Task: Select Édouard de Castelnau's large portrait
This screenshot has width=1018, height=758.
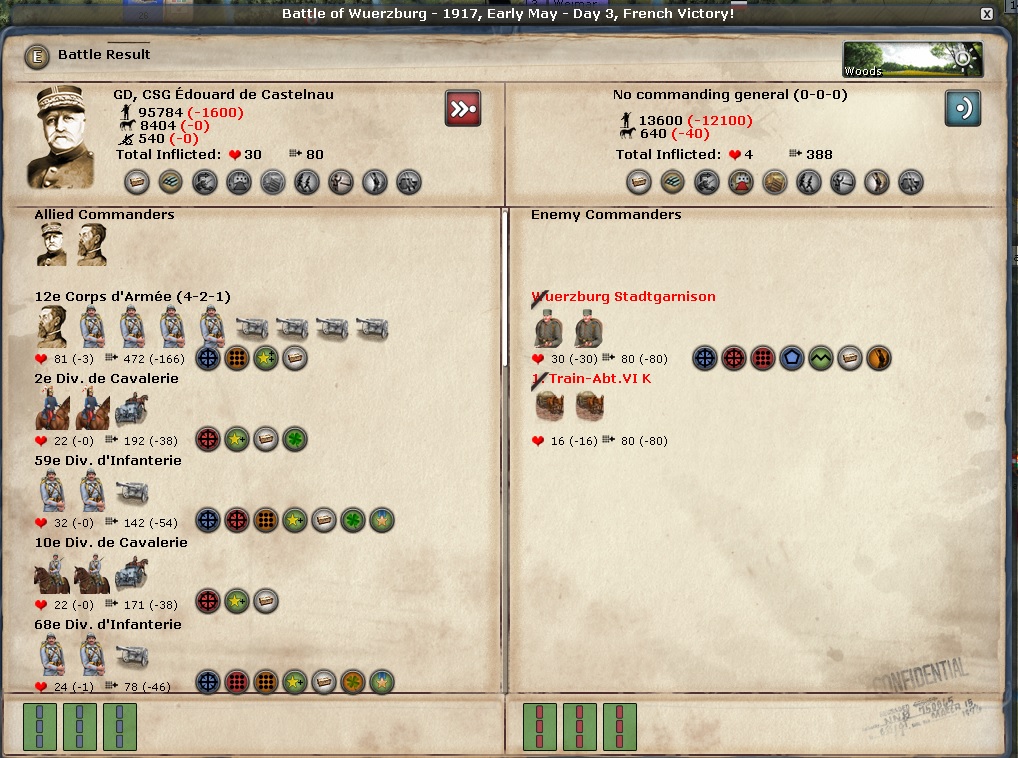Action: point(67,137)
